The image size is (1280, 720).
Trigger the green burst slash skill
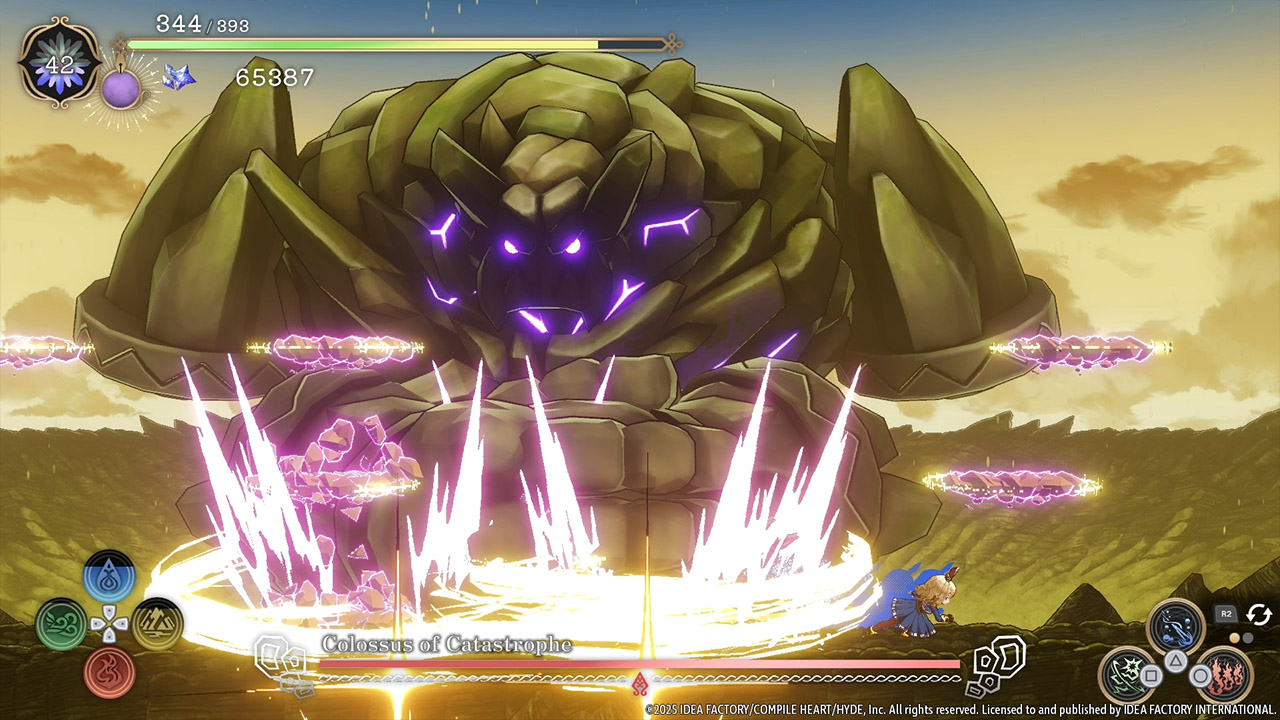[x=1127, y=674]
